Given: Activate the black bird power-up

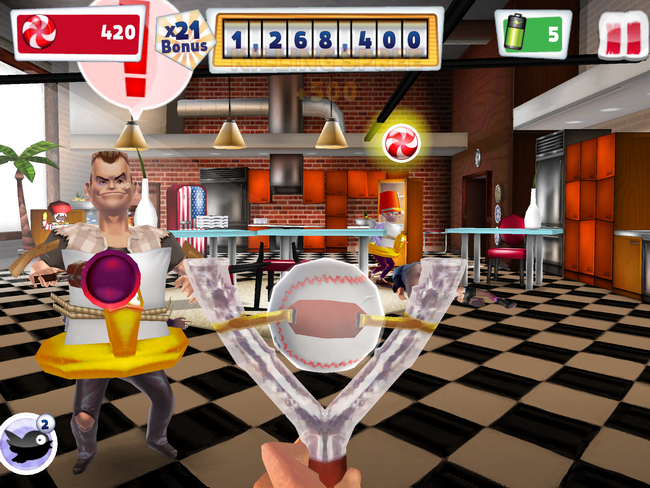Looking at the screenshot, I should (x=27, y=444).
